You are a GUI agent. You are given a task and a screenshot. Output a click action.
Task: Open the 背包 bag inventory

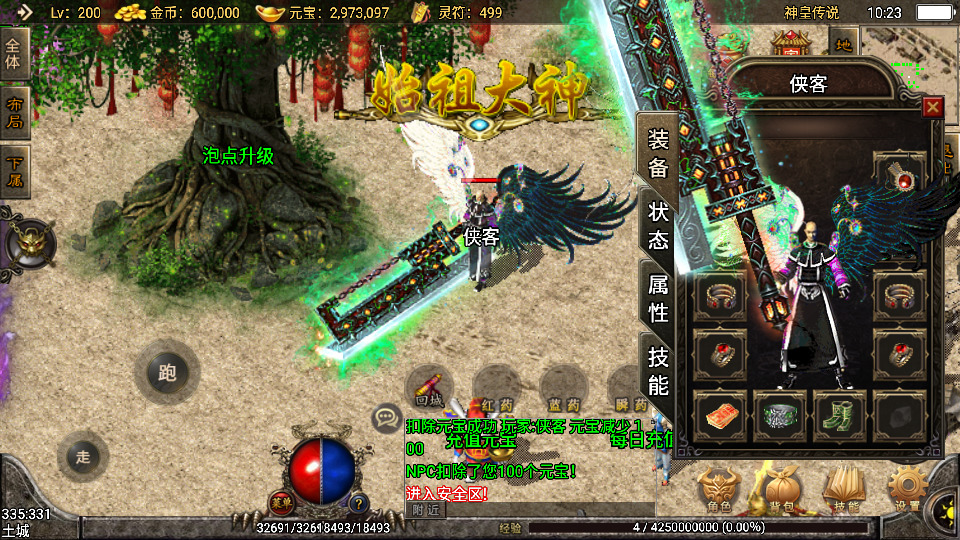[x=780, y=490]
